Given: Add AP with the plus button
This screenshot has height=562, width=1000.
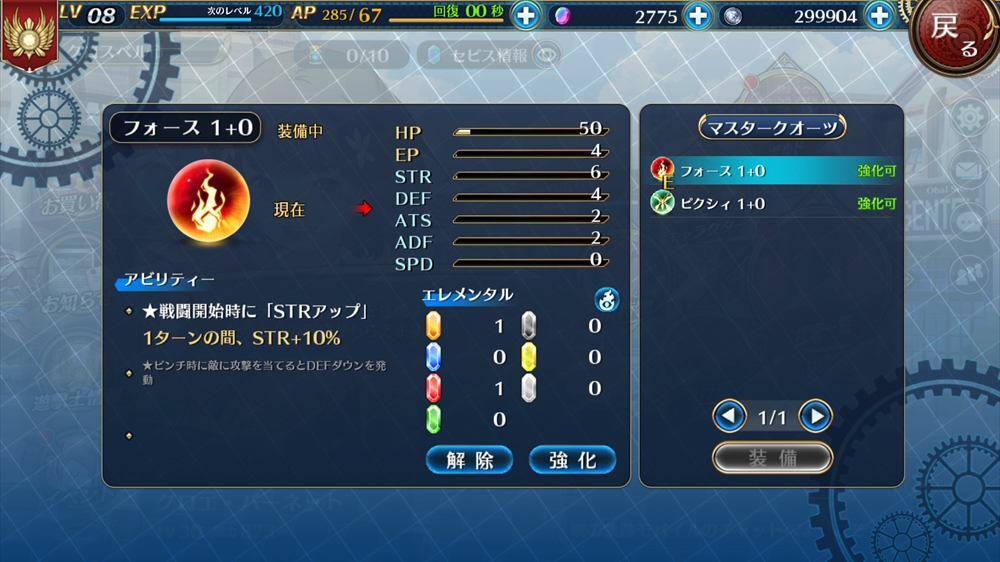Looking at the screenshot, I should (x=526, y=16).
